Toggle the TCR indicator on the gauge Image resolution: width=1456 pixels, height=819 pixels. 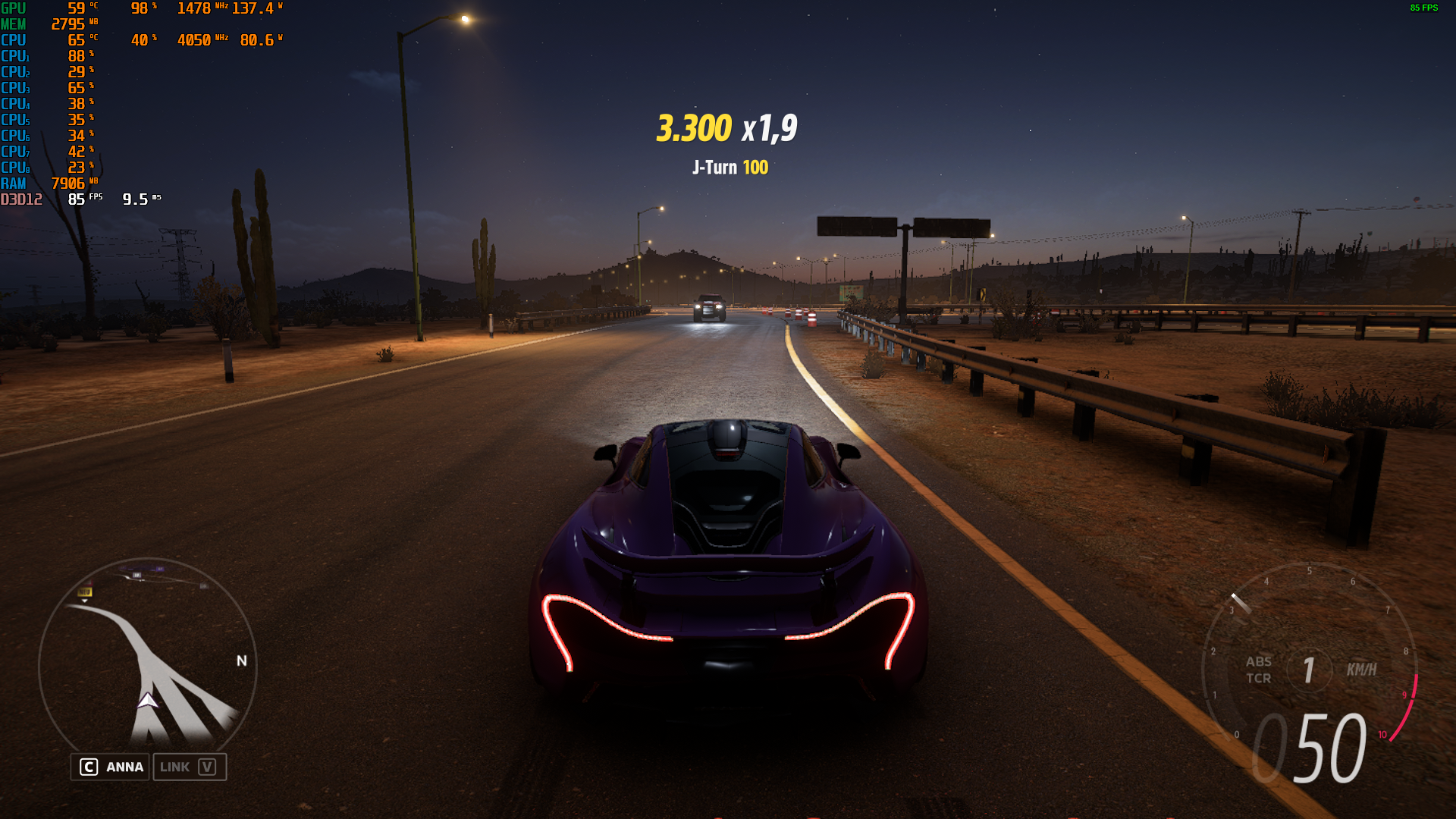point(1260,679)
